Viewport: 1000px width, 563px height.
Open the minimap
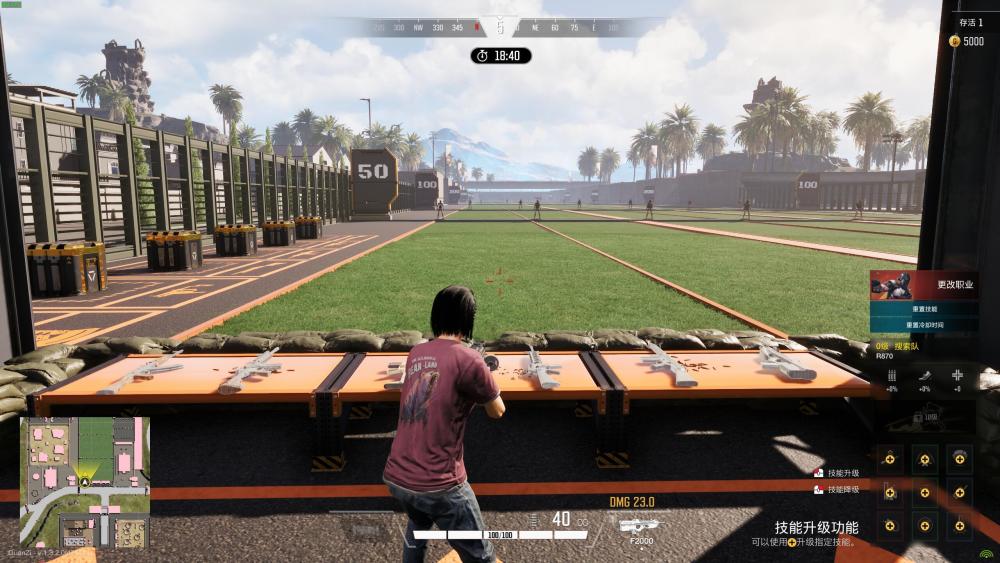click(85, 481)
